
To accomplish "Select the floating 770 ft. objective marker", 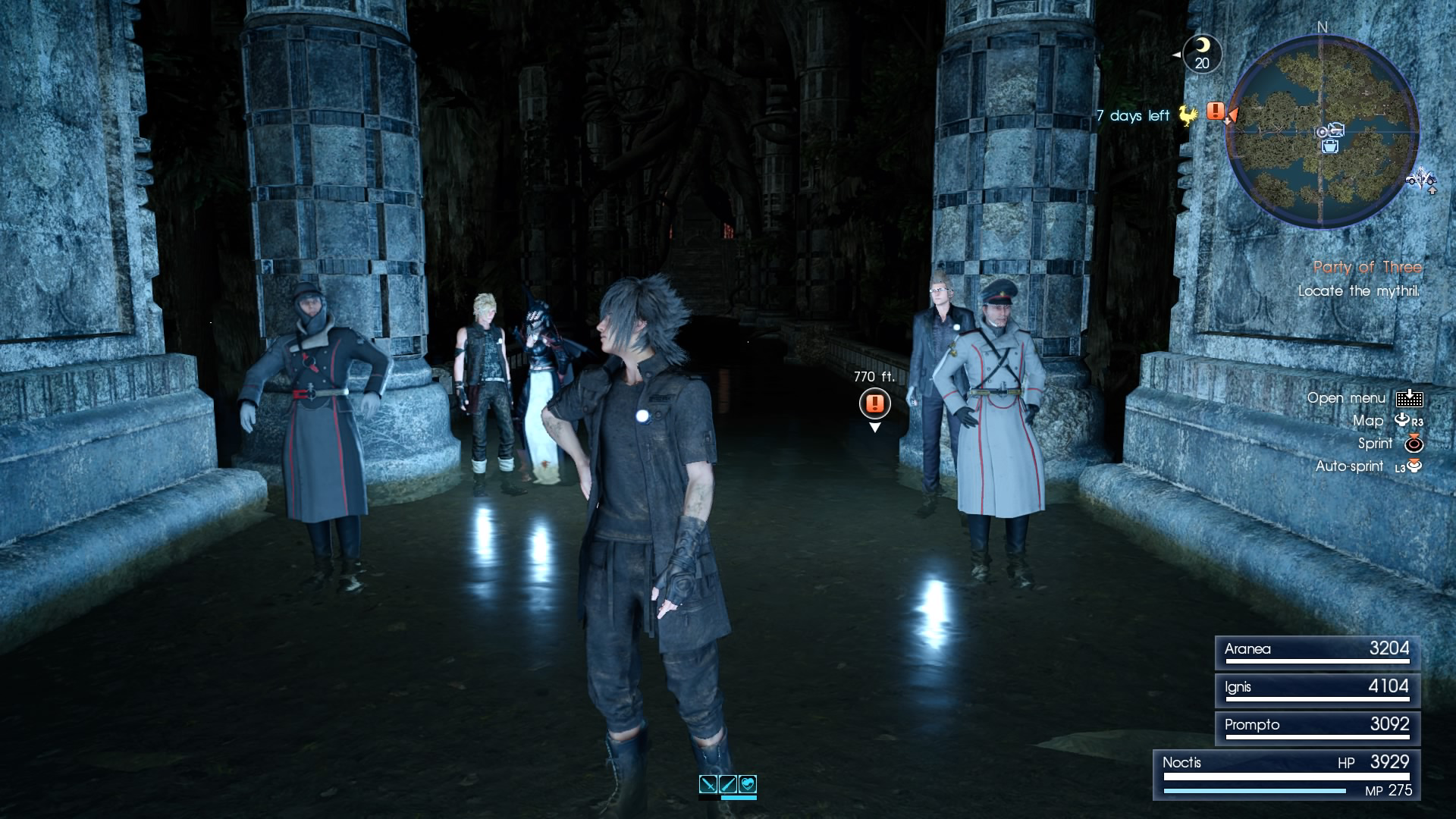I will point(874,403).
